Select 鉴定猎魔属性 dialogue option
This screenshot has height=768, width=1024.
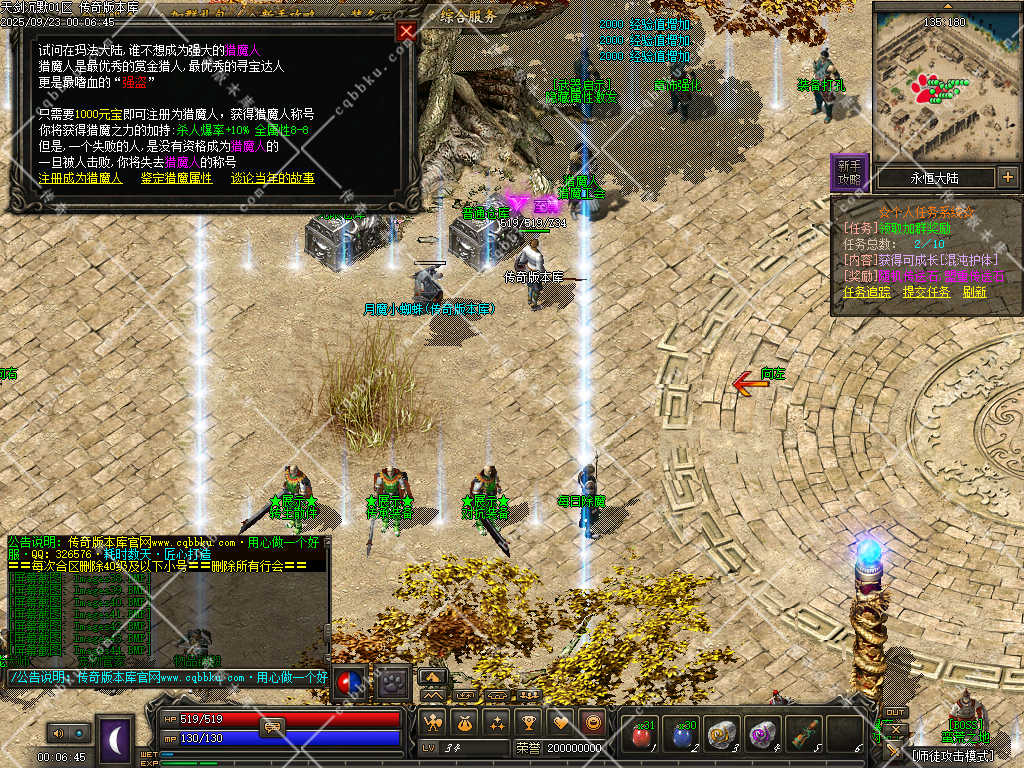[x=177, y=178]
